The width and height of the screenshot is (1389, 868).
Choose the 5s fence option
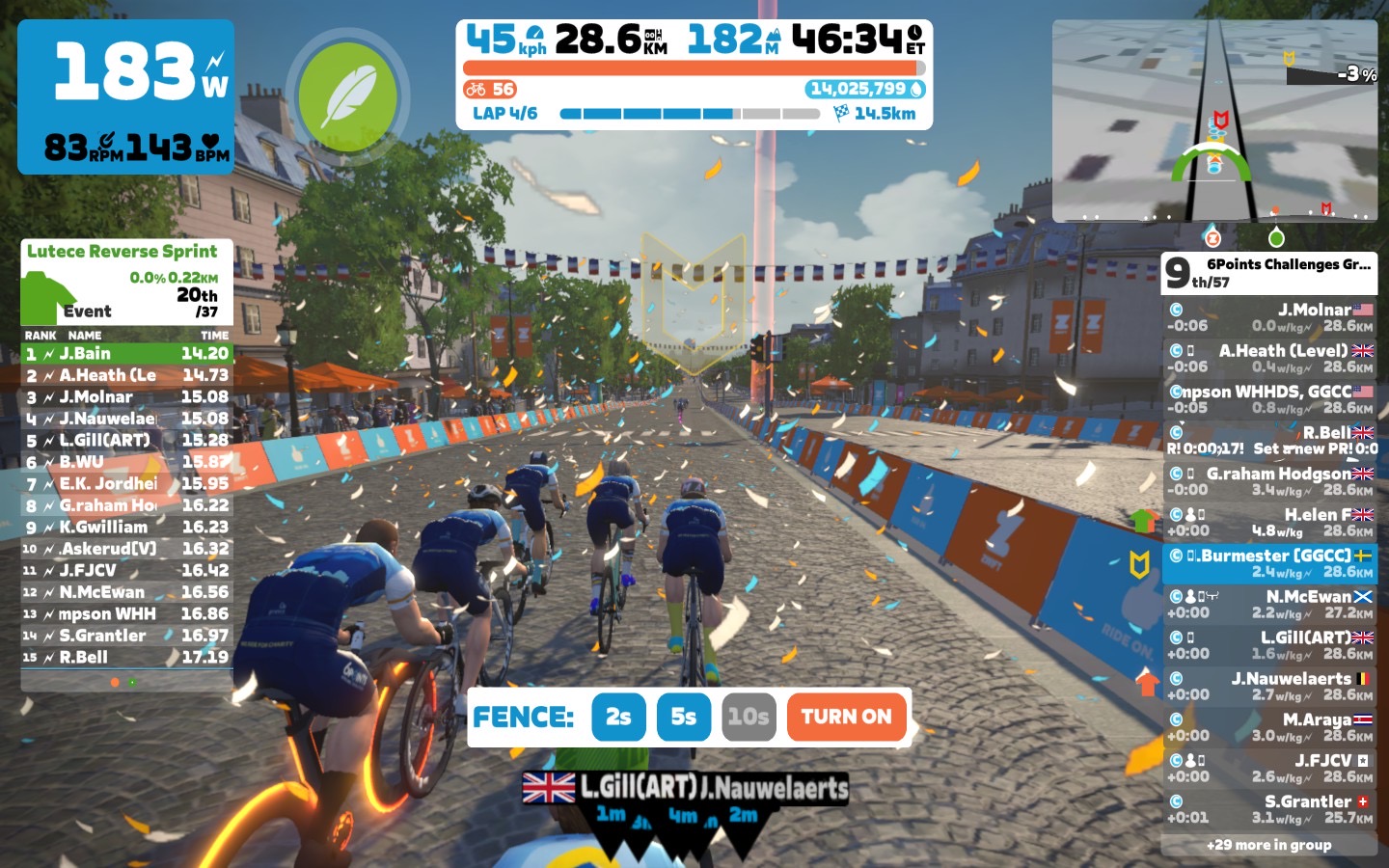683,717
